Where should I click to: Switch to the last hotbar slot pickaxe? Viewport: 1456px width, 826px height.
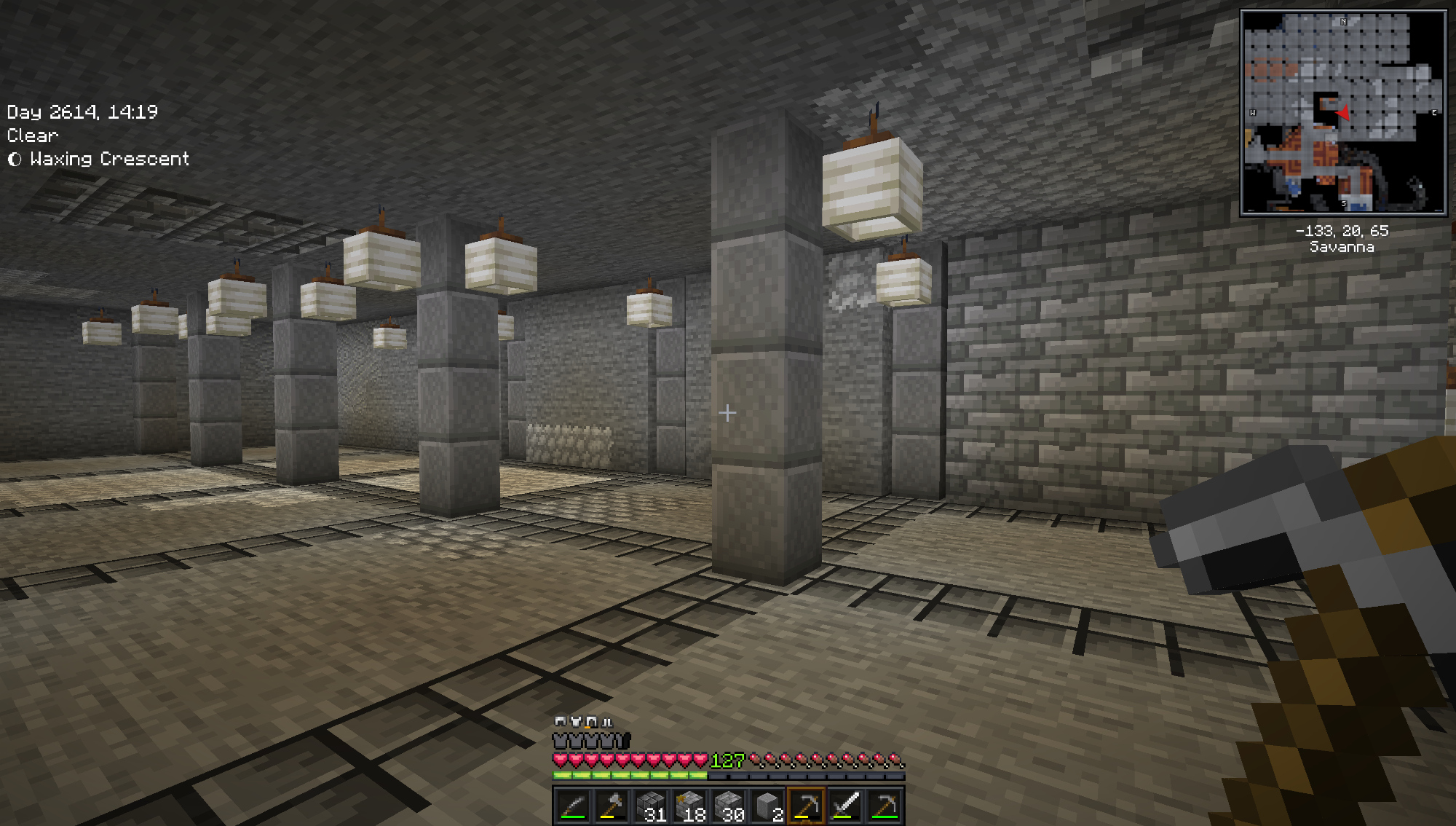(x=885, y=806)
